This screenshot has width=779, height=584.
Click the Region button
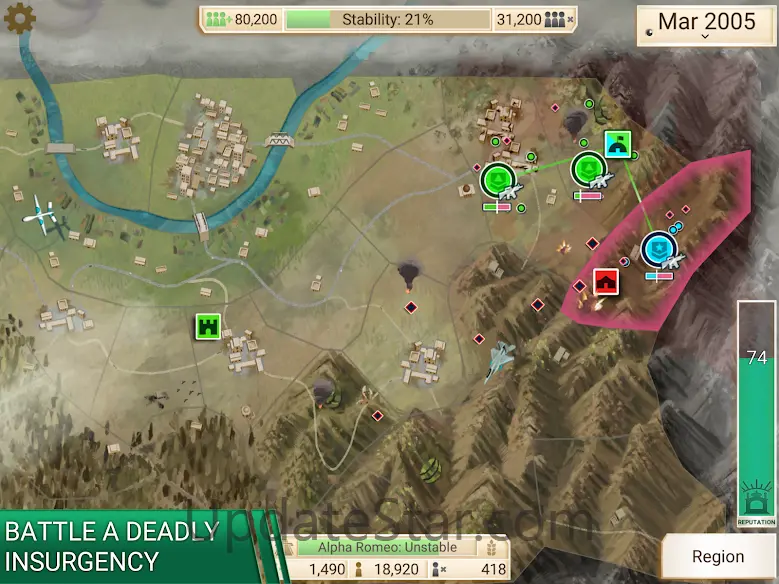(x=718, y=557)
